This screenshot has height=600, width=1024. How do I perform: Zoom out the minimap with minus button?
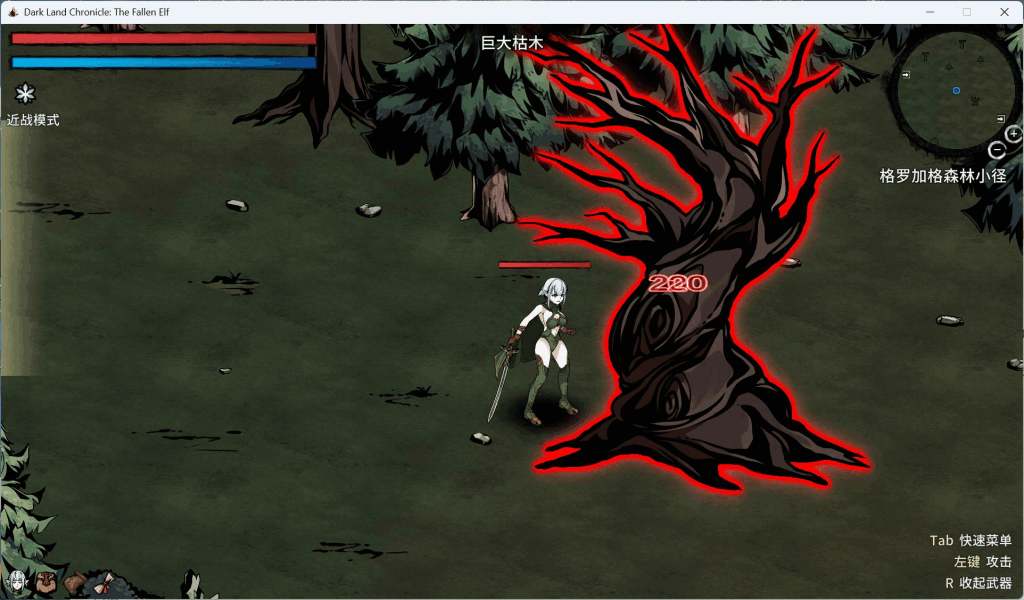(996, 150)
